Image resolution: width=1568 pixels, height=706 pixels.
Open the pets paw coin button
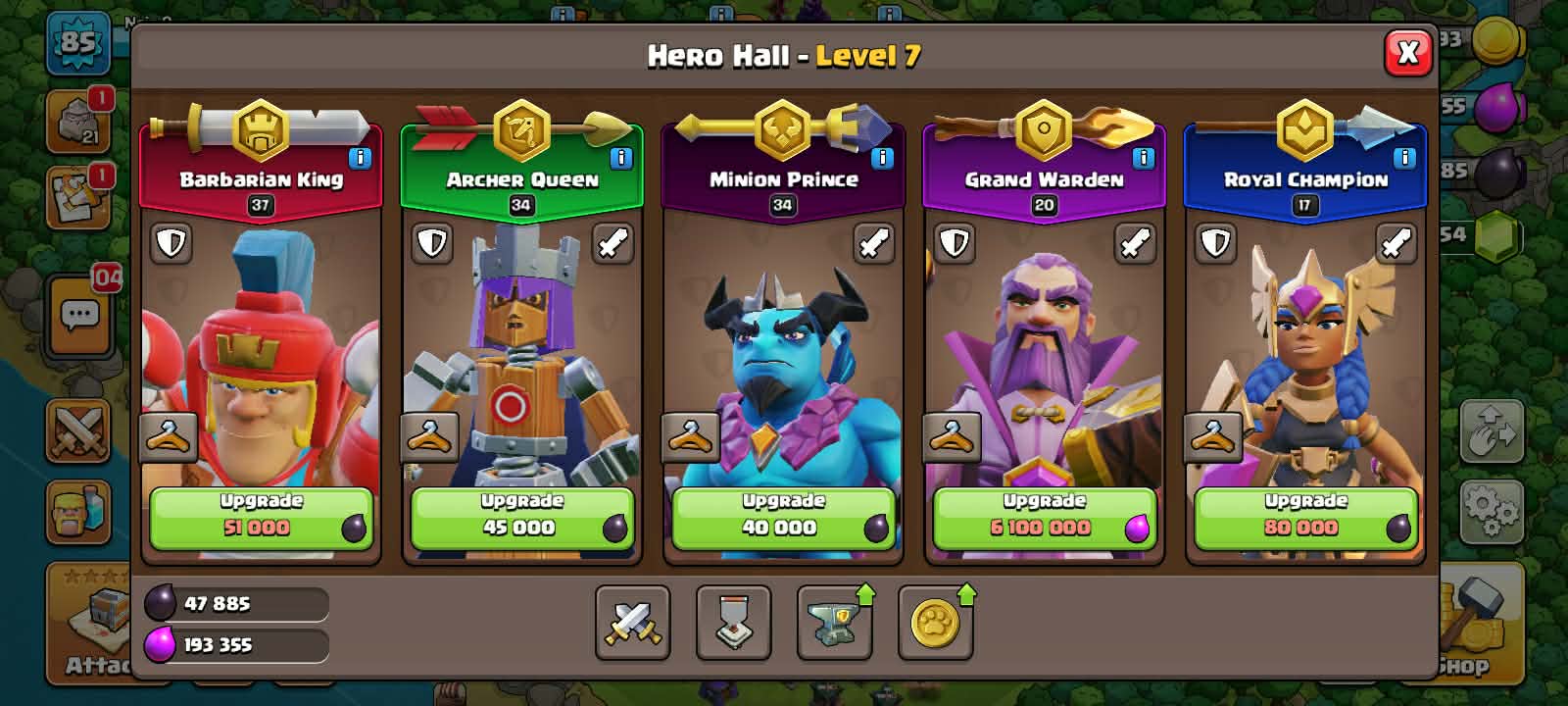point(935,623)
